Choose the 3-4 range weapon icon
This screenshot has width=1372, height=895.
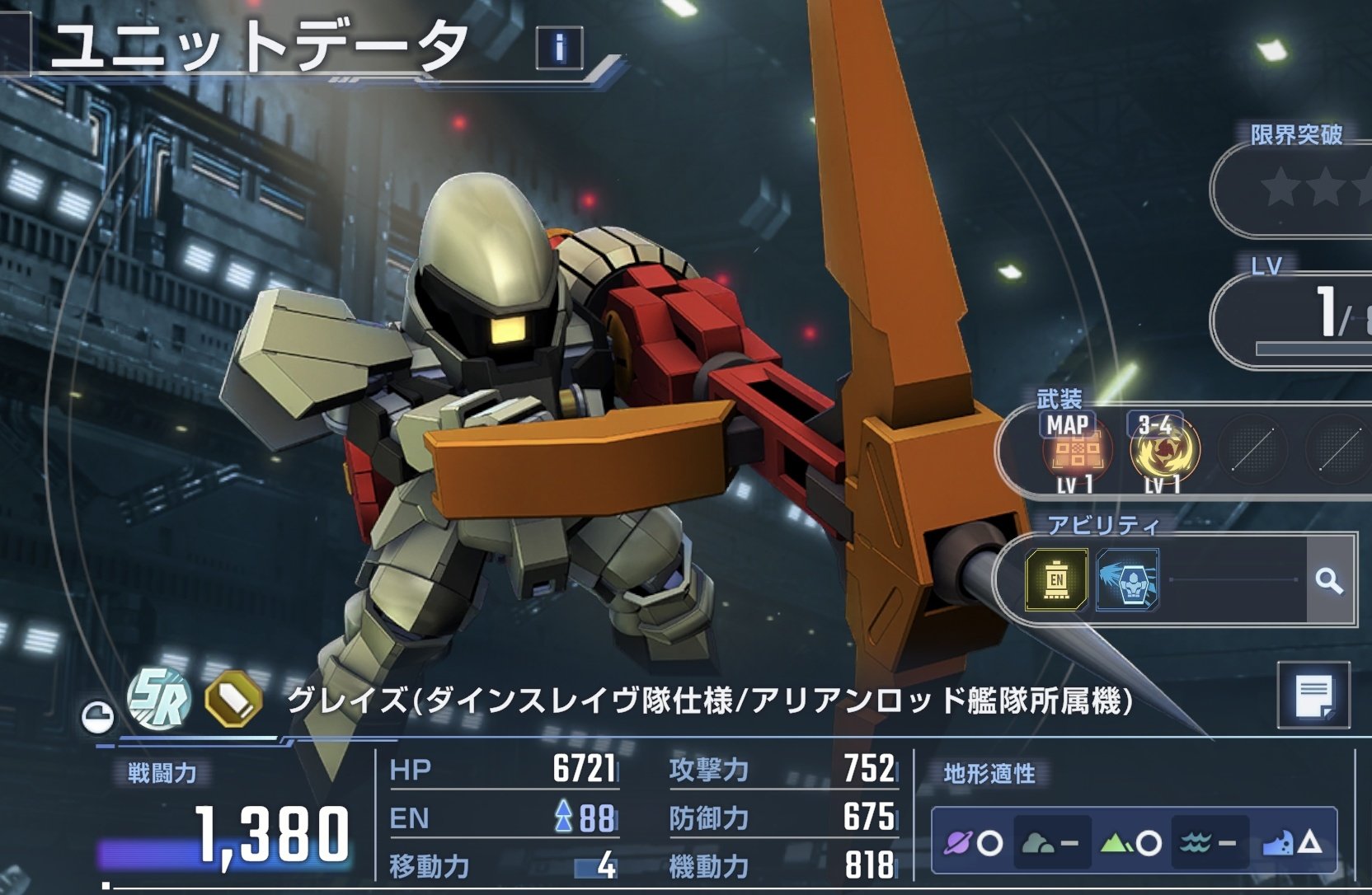click(x=1163, y=450)
